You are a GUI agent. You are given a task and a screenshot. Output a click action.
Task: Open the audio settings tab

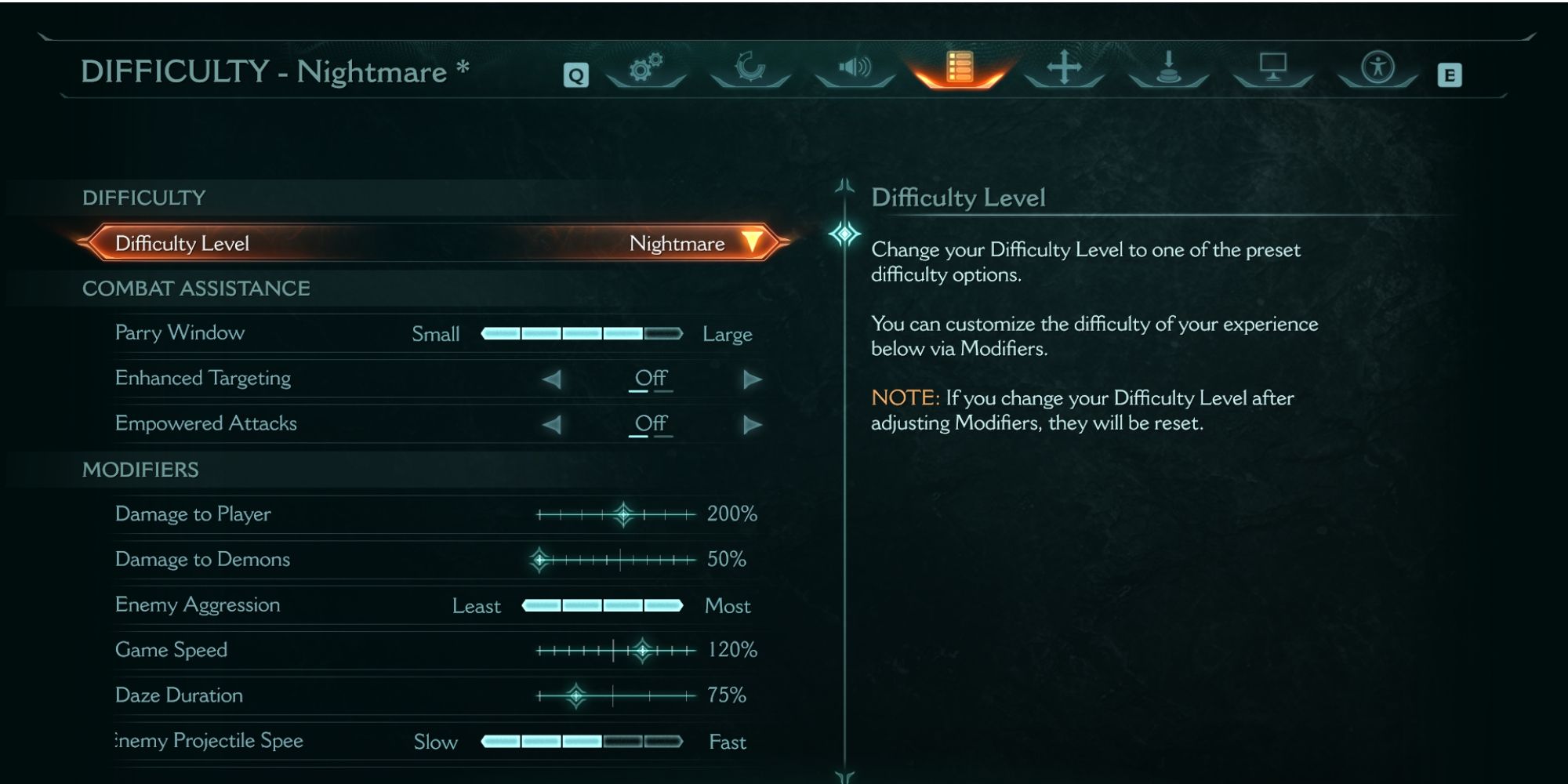(x=855, y=69)
